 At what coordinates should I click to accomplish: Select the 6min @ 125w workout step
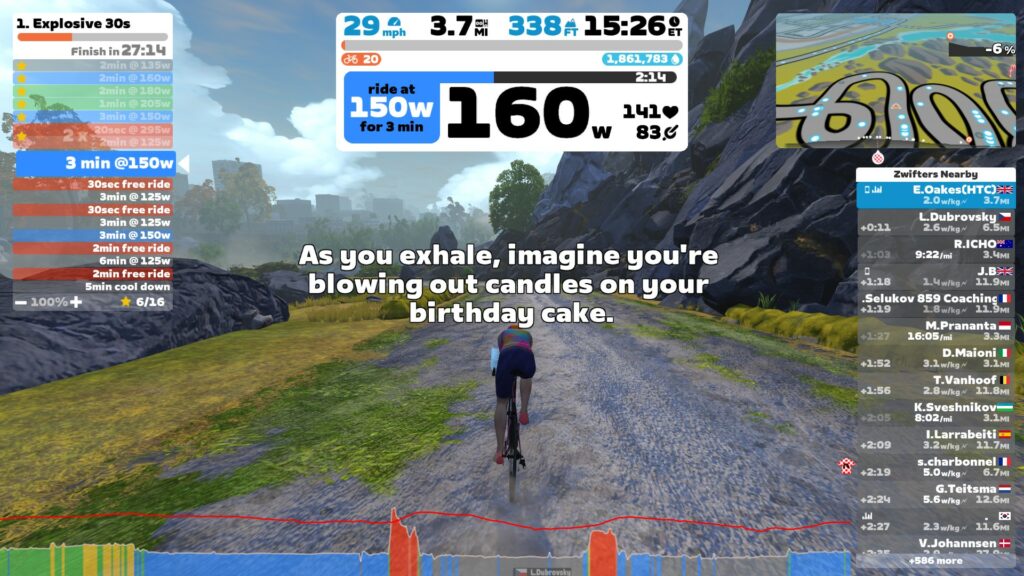(x=93, y=260)
